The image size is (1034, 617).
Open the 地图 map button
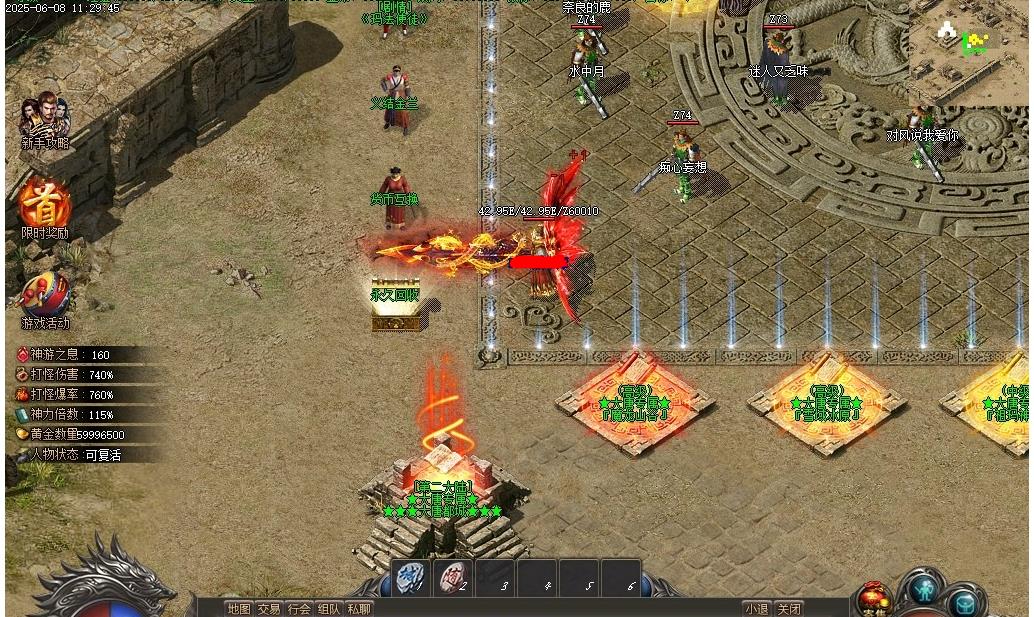pos(238,608)
